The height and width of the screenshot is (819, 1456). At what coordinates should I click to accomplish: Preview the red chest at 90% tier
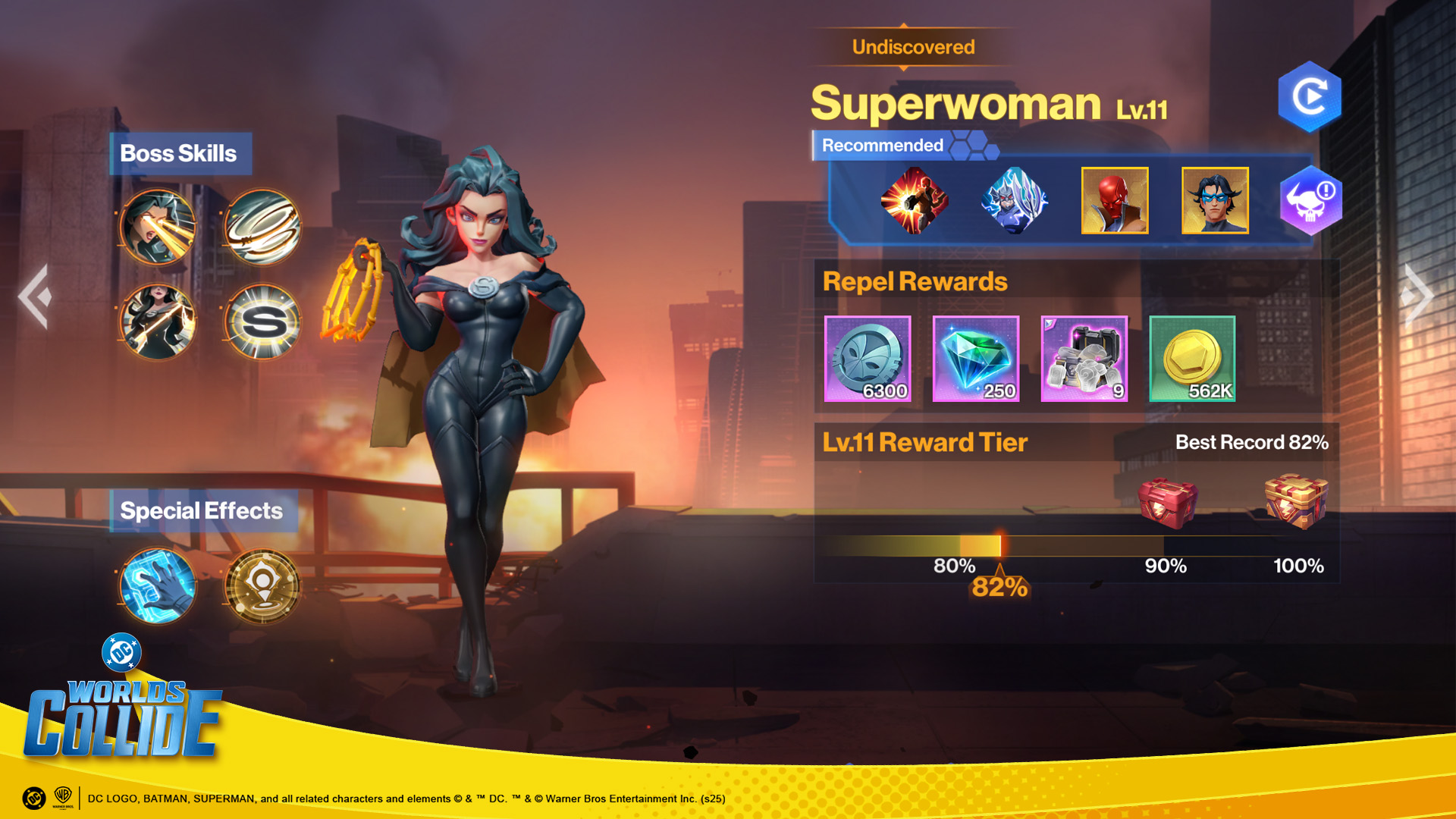pos(1168,503)
